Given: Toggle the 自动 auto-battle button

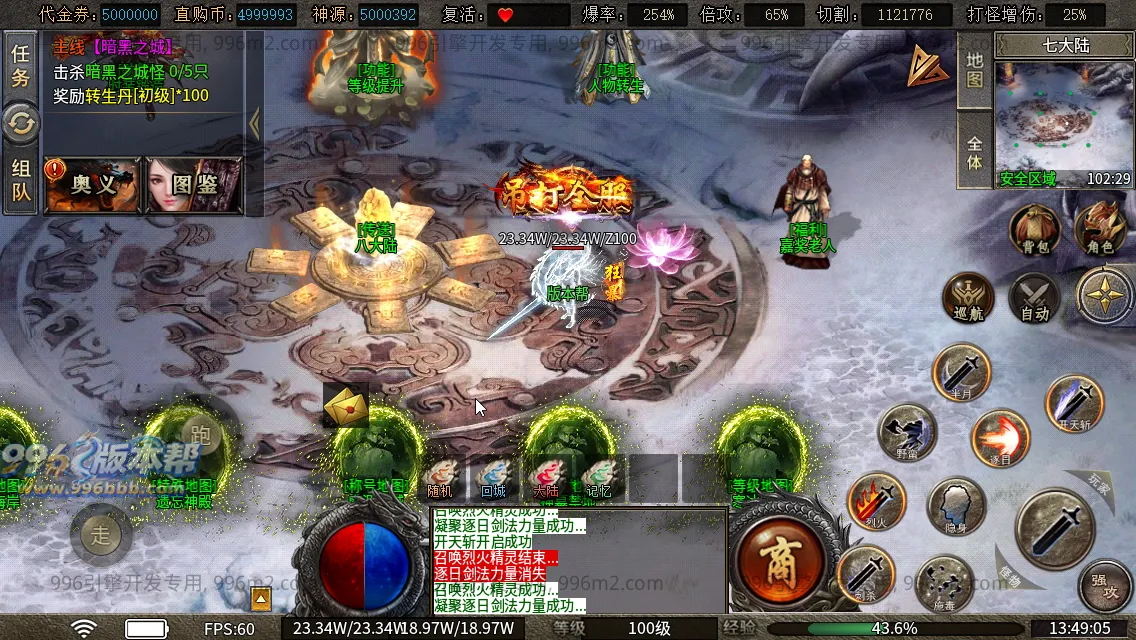Looking at the screenshot, I should (x=1034, y=297).
